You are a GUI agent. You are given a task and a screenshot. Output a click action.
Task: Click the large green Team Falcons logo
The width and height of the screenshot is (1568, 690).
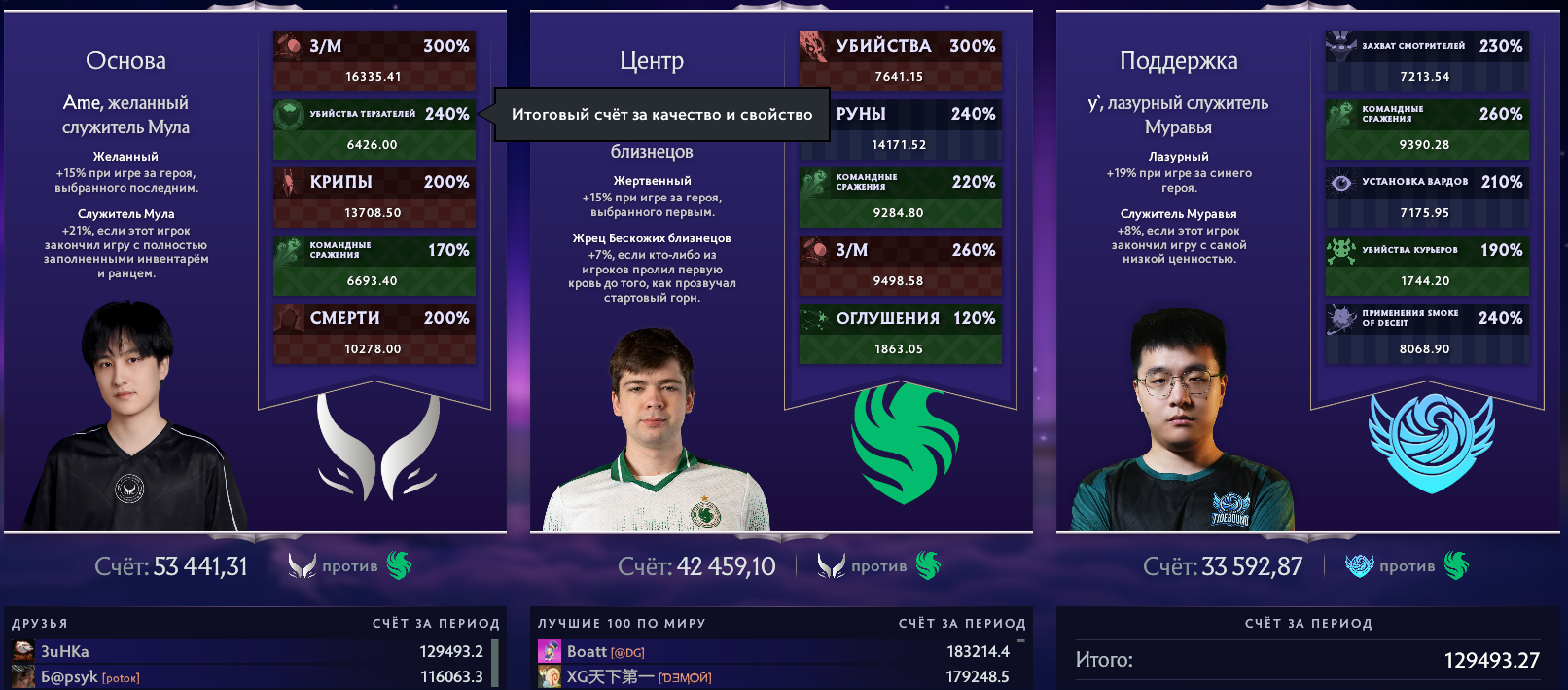pos(905,443)
